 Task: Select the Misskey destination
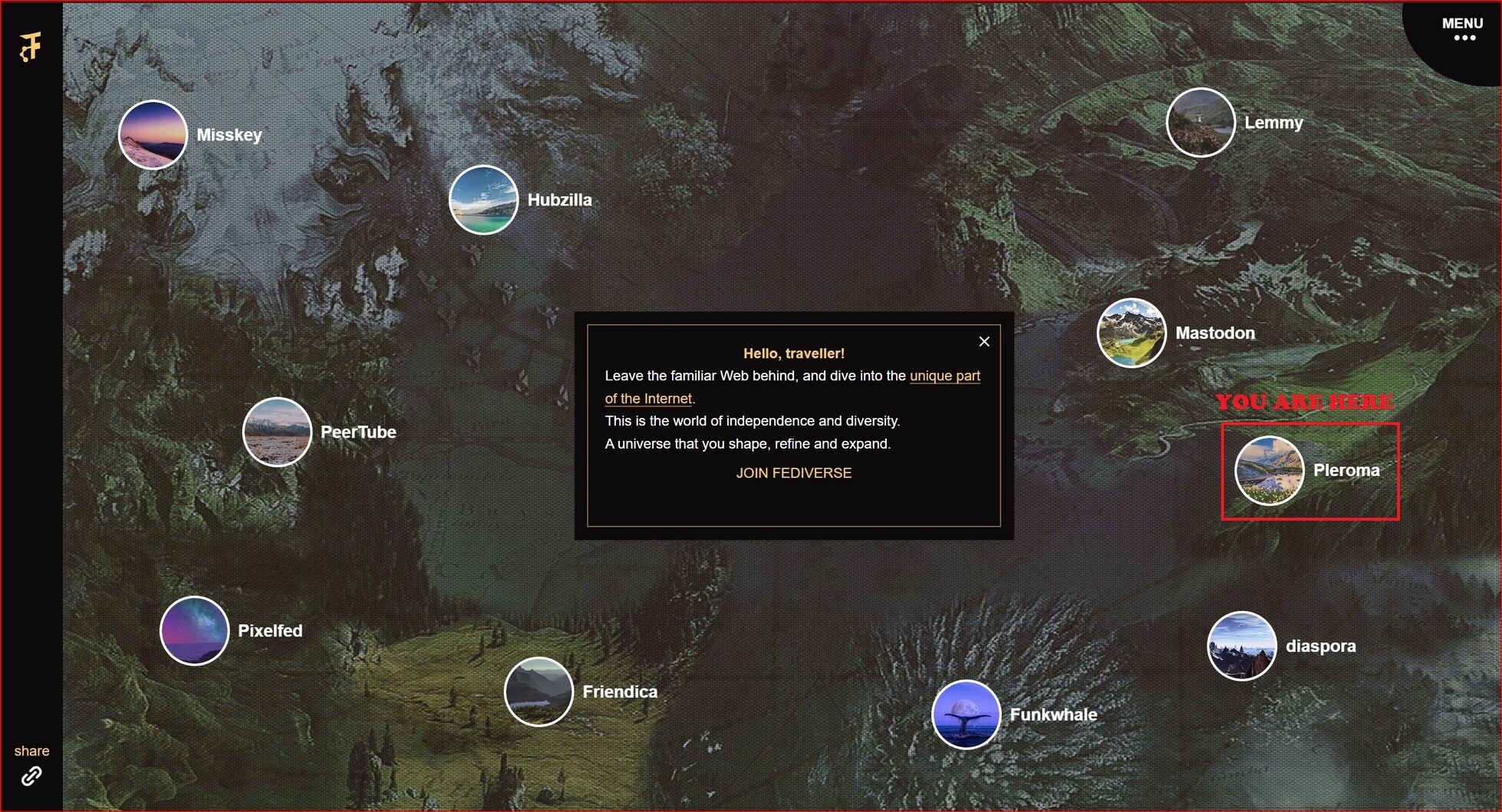(153, 135)
